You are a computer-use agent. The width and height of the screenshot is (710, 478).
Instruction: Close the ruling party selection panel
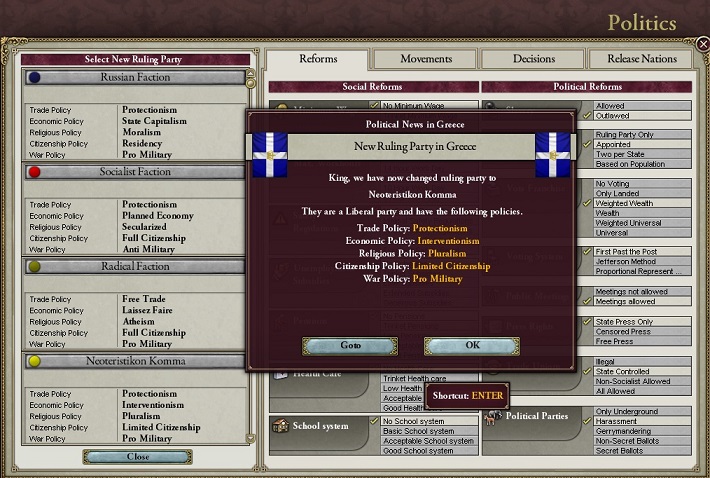coord(137,457)
